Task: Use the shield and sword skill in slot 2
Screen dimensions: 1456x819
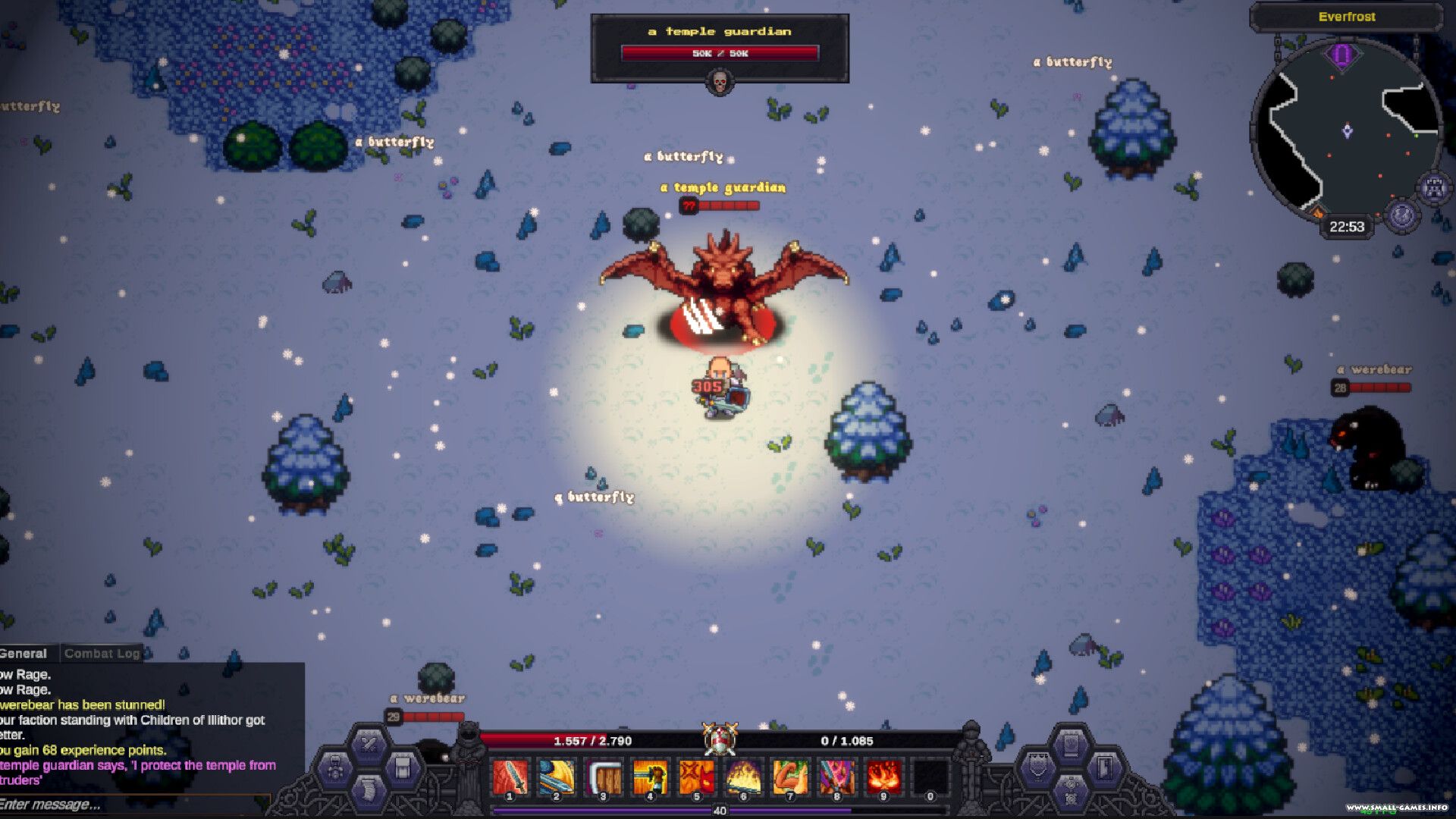Action: click(x=557, y=776)
